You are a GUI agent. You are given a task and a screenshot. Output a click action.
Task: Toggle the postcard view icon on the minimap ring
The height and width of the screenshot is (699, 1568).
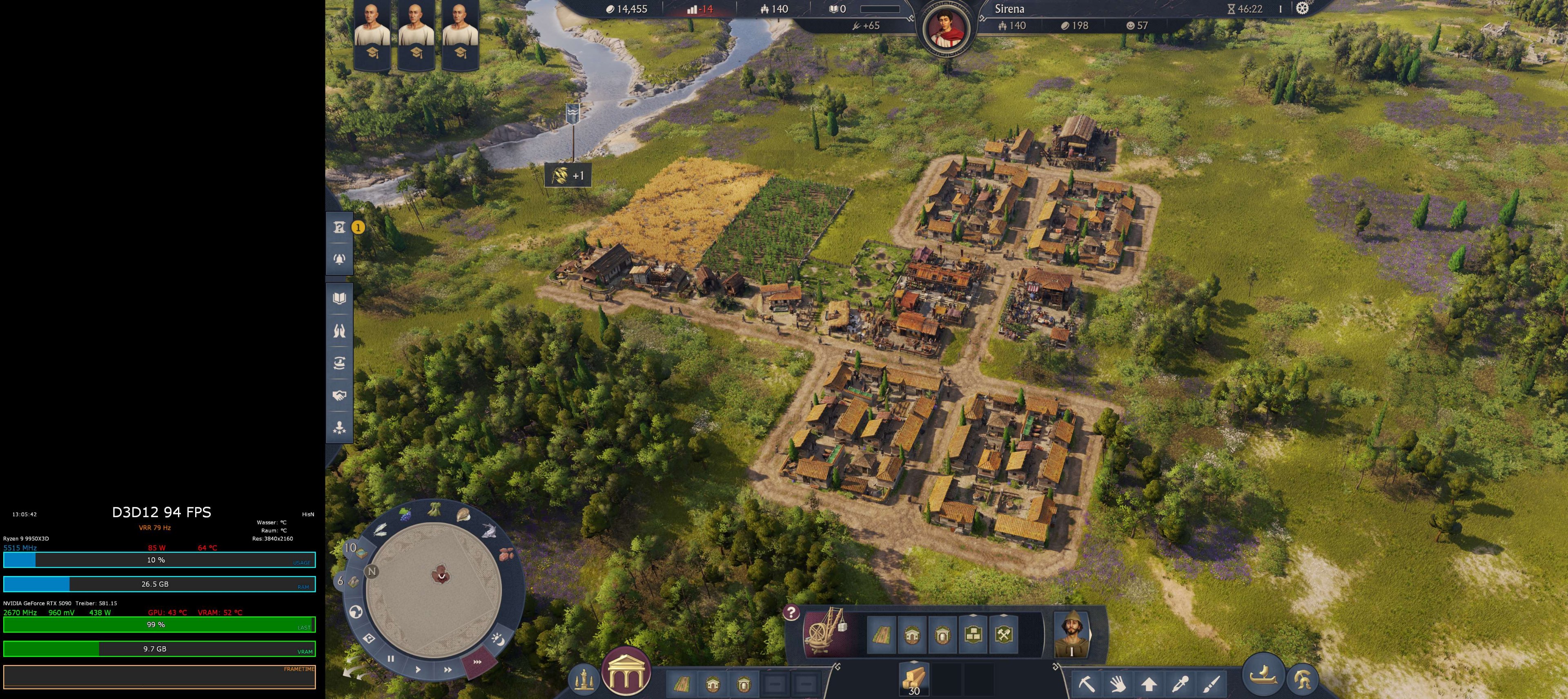point(370,639)
